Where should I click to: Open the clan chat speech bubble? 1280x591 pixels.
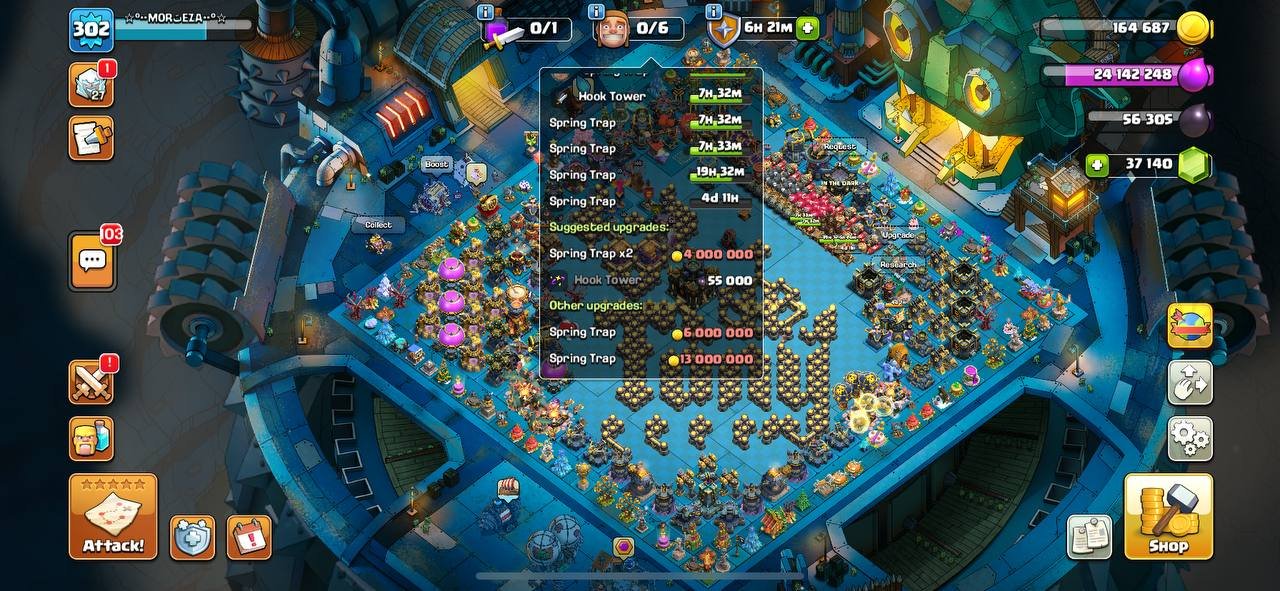[92, 261]
